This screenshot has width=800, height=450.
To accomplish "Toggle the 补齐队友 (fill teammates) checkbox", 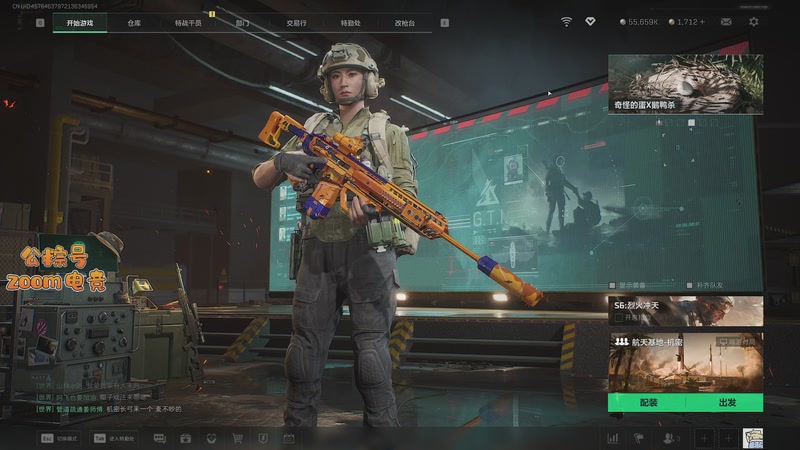I will [688, 285].
